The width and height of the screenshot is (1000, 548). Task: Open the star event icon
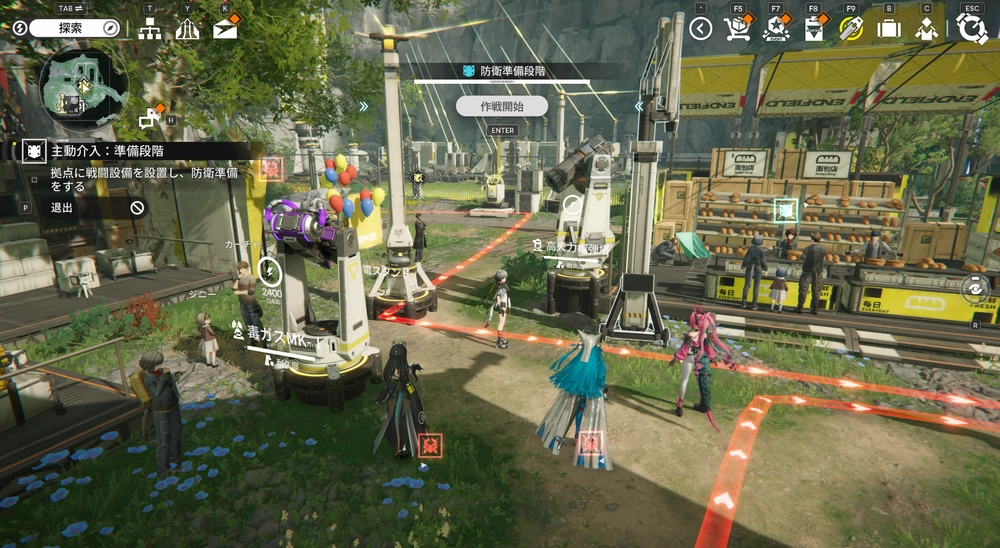click(x=776, y=29)
